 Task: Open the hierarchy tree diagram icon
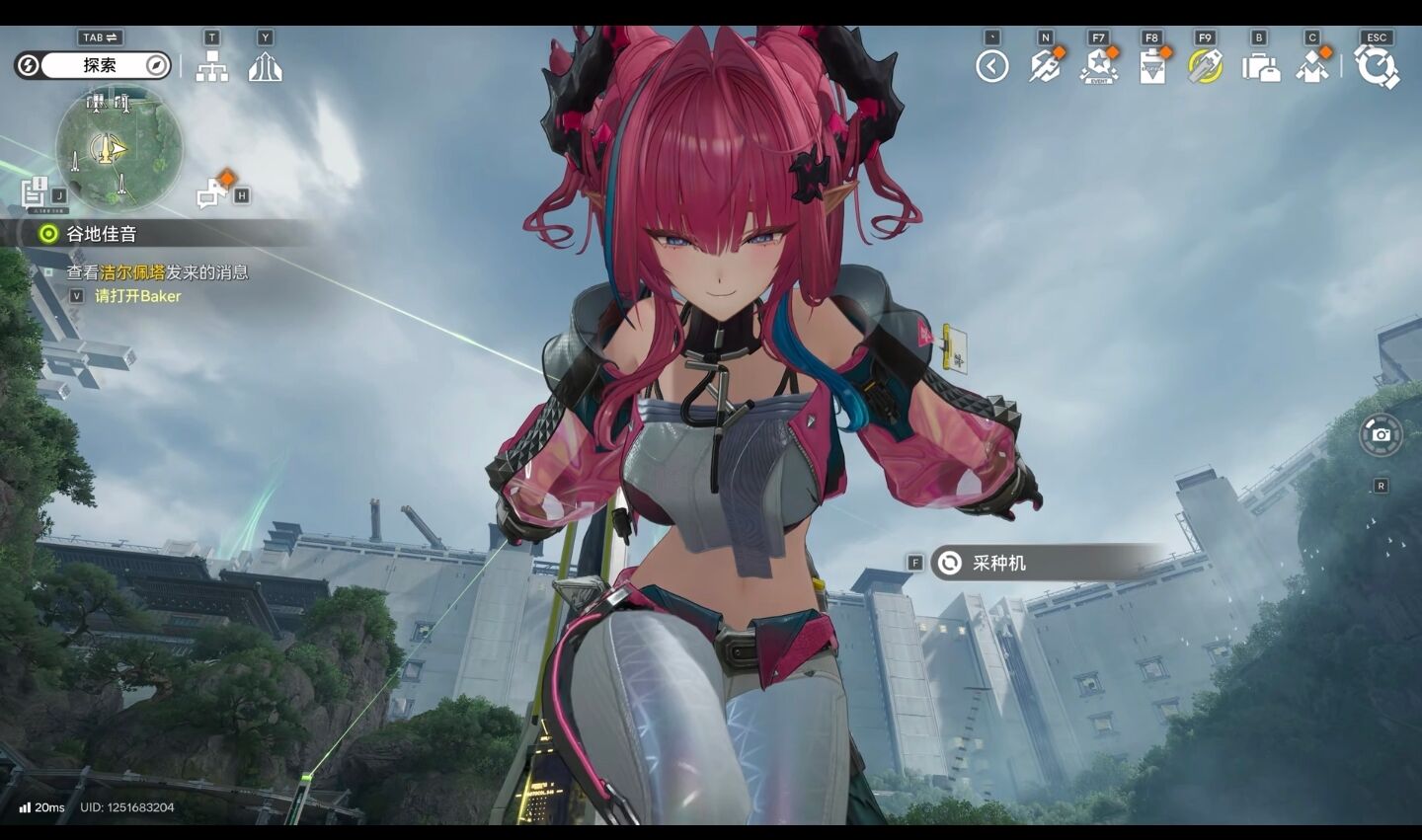(211, 66)
